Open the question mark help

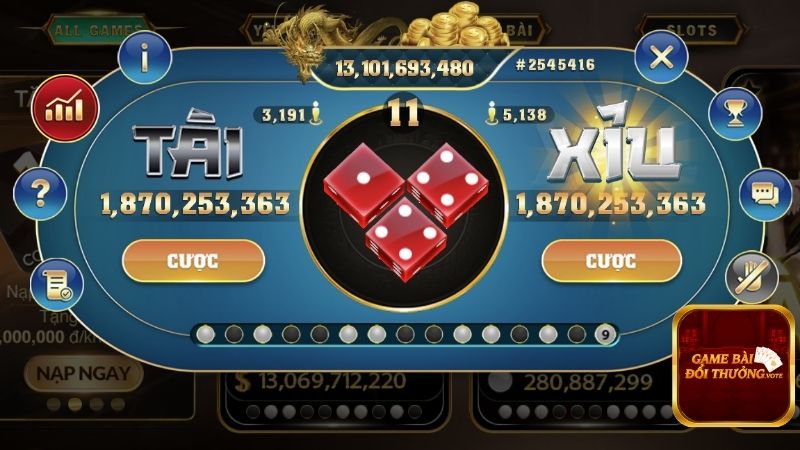(x=41, y=191)
